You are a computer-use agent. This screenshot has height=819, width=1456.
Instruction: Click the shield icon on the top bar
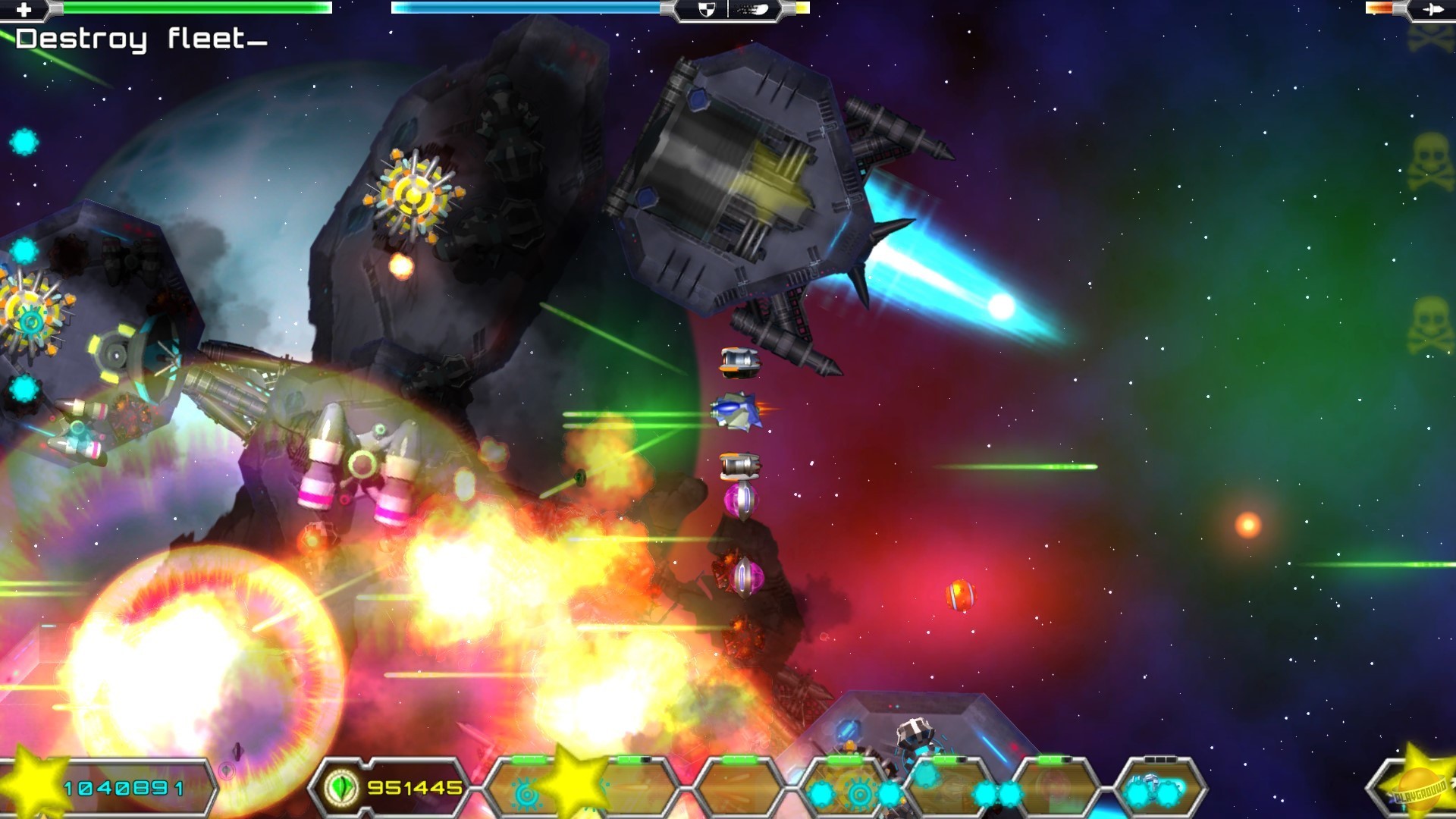707,9
